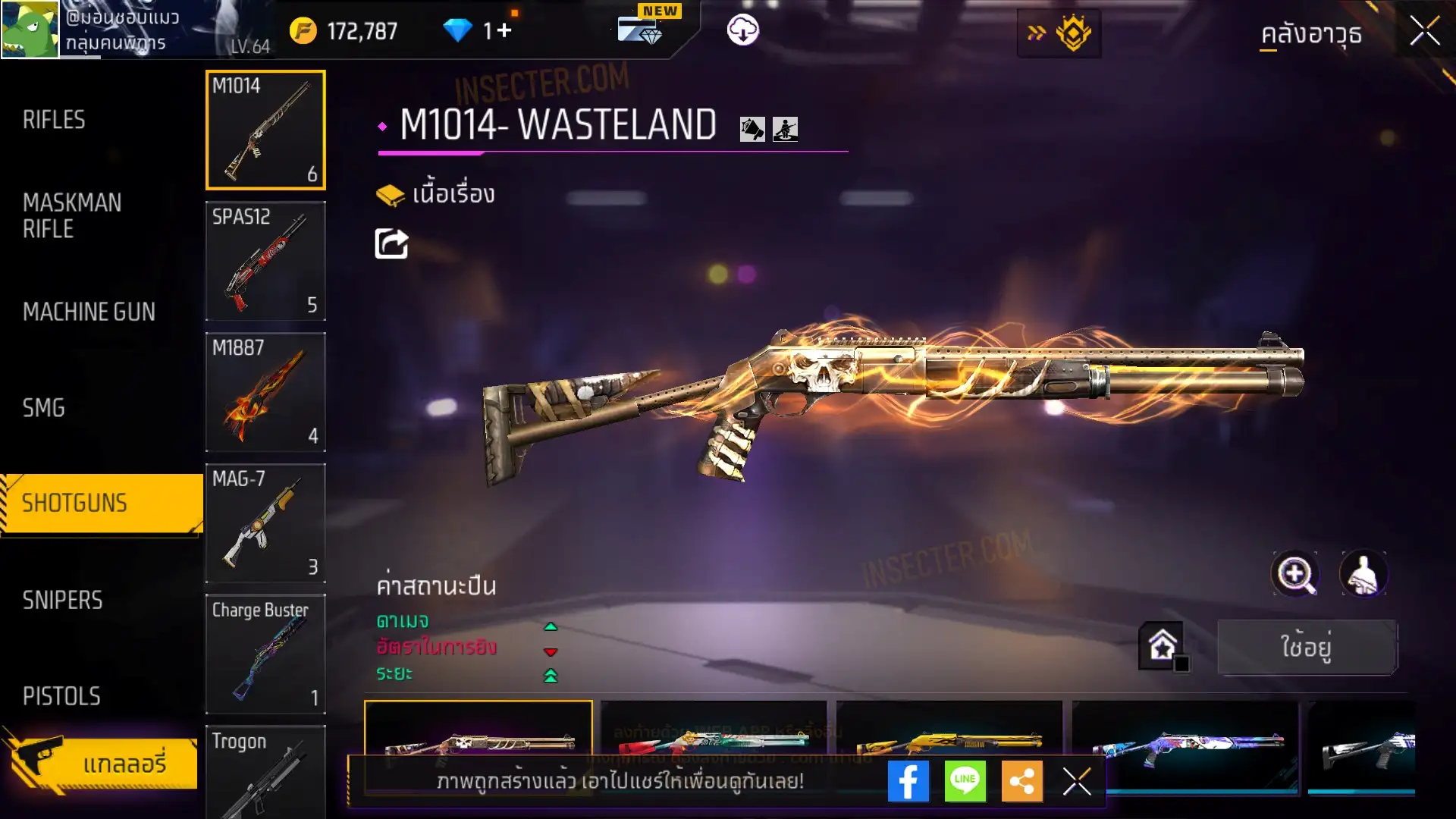Switch to the RIFLES category
This screenshot has width=1456, height=819.
[54, 120]
